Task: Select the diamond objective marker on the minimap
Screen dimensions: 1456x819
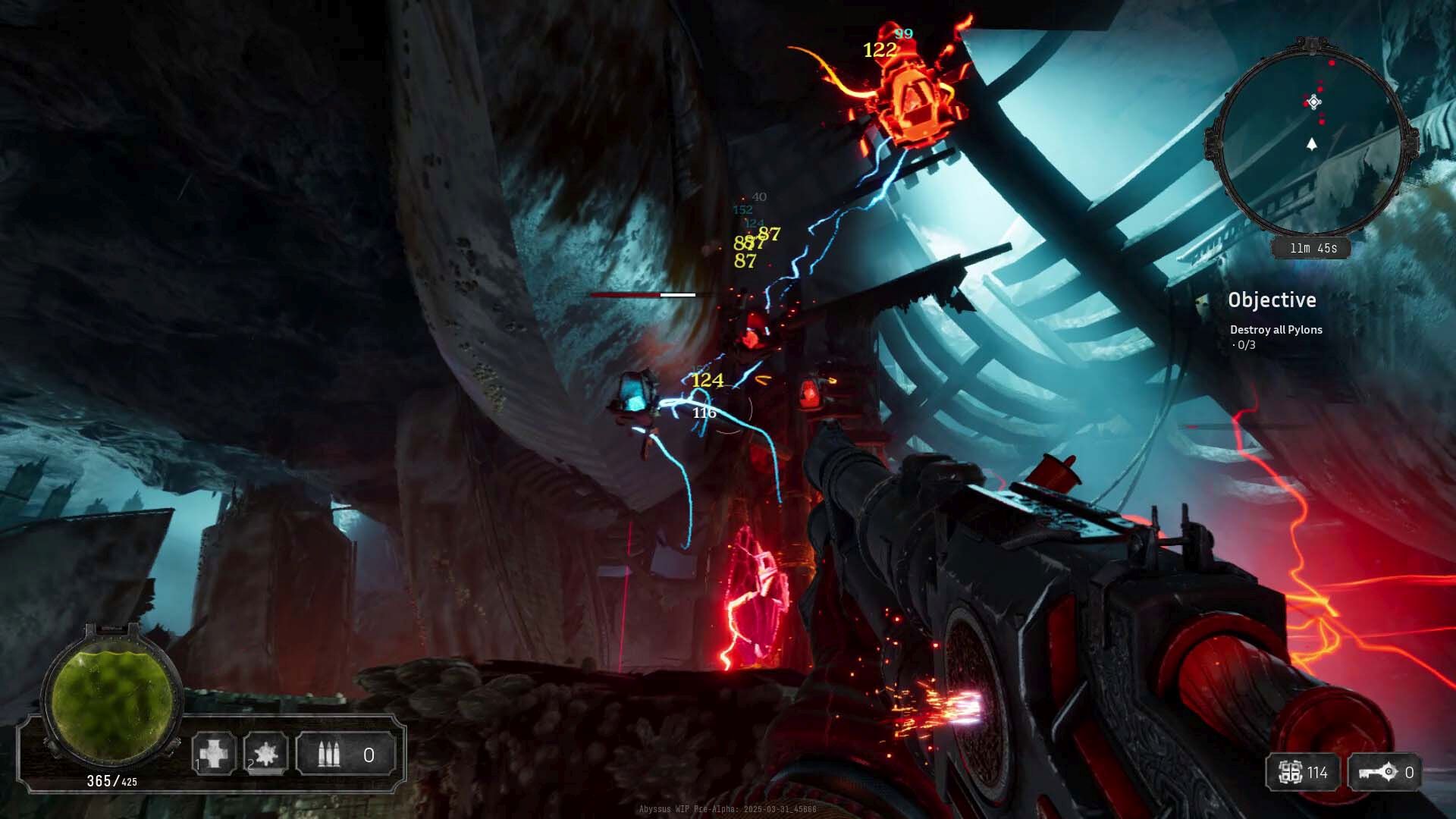Action: click(x=1314, y=102)
